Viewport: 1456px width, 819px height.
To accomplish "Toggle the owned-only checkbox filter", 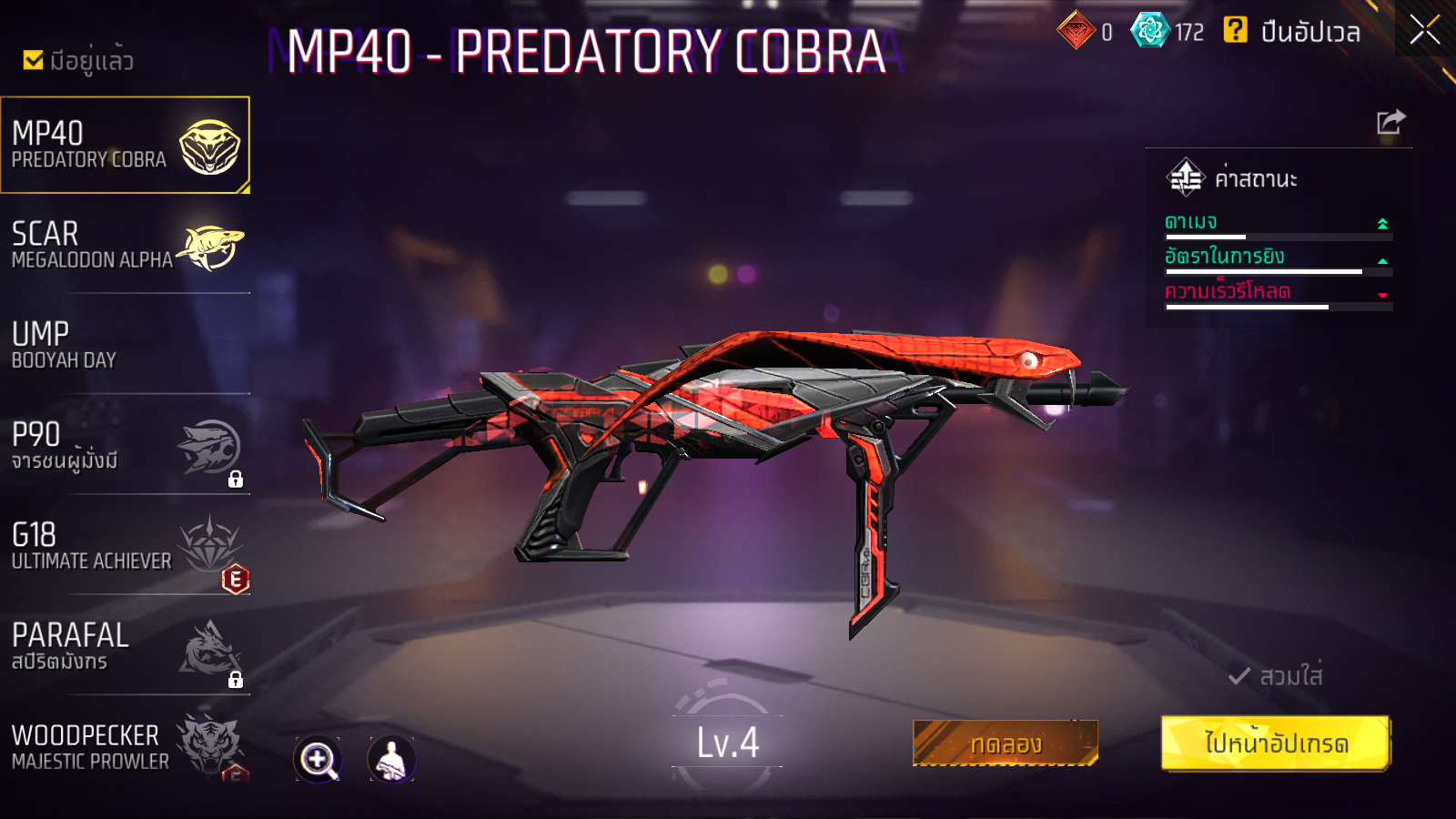I will coord(34,60).
